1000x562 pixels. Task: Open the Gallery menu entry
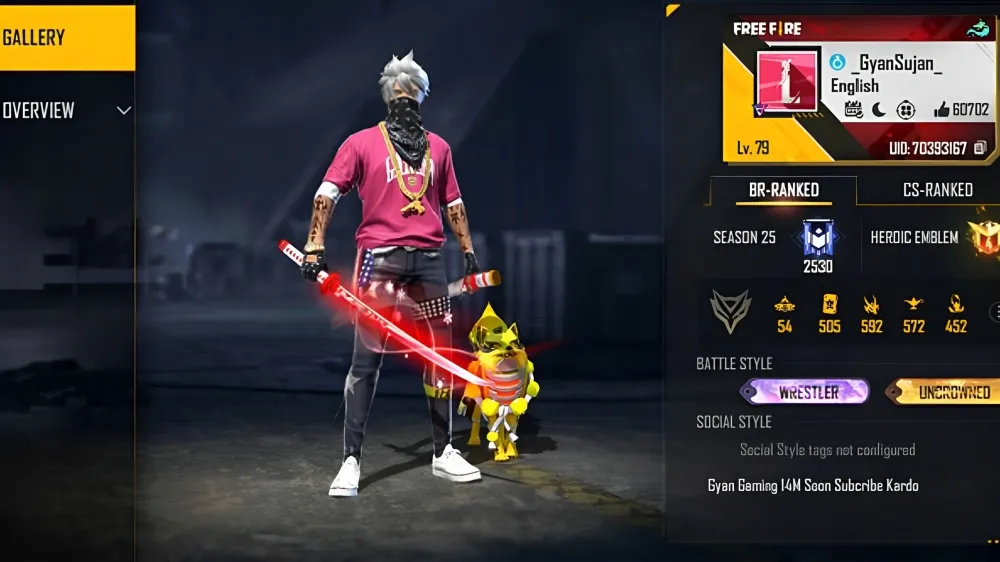click(x=66, y=38)
